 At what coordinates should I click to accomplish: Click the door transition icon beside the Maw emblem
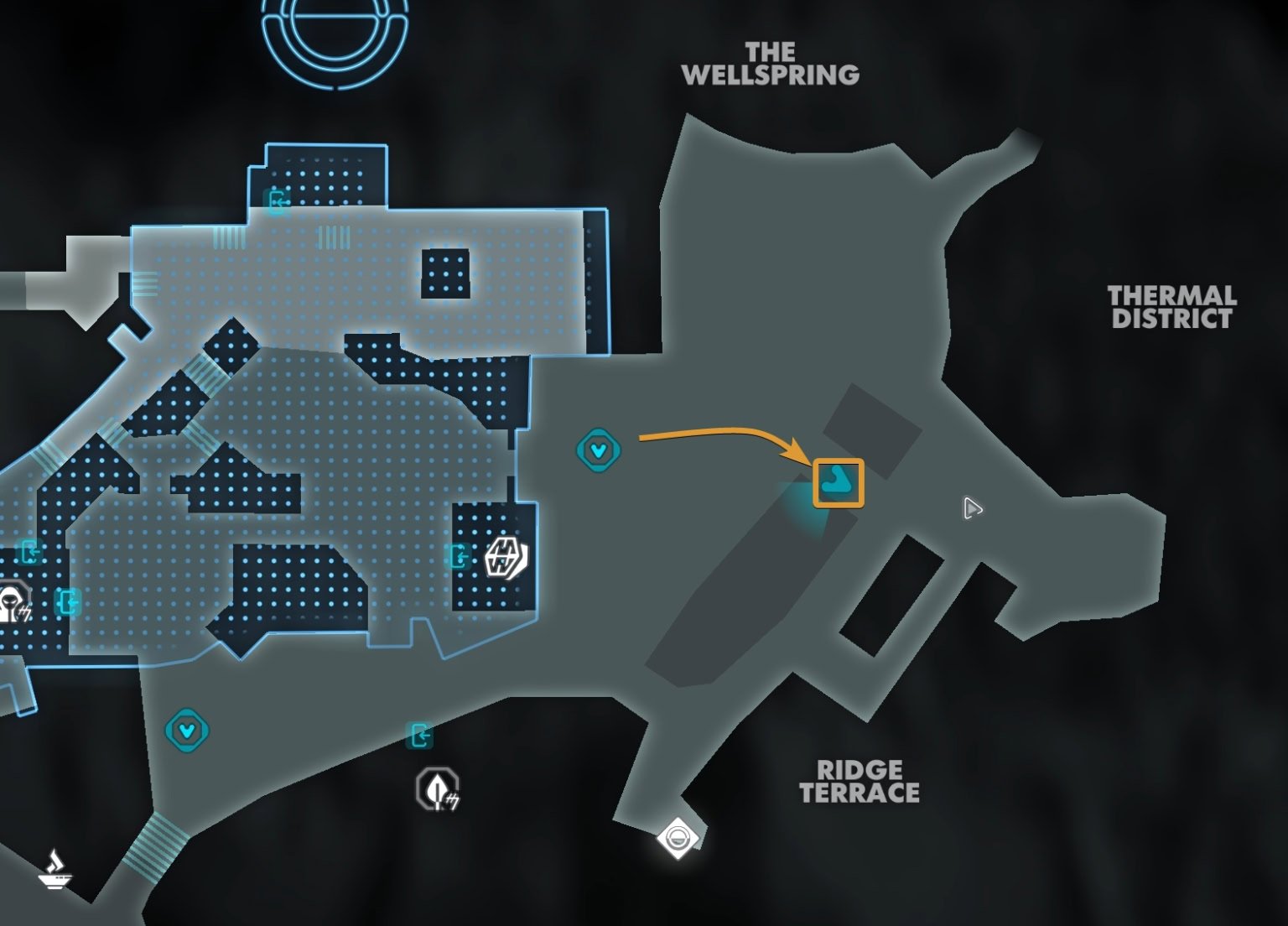(459, 555)
